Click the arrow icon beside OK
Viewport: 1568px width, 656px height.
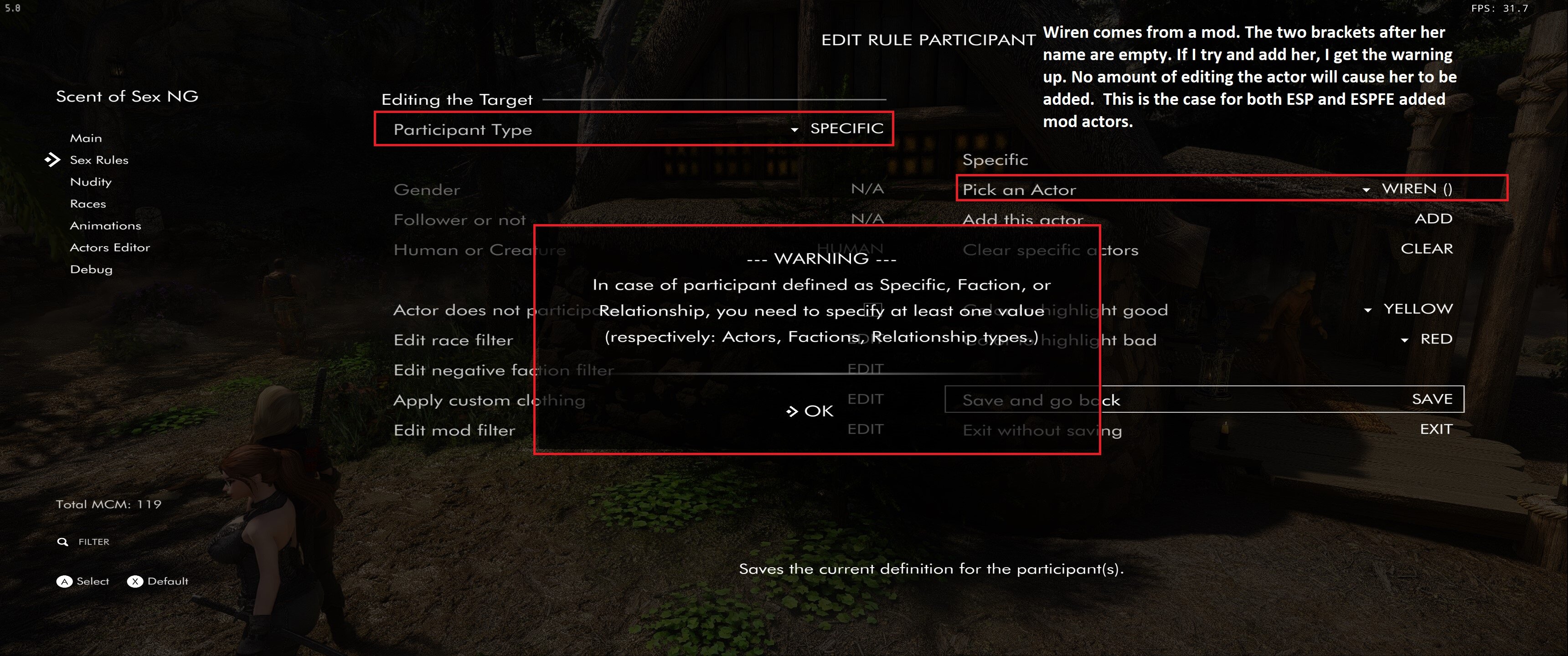[793, 411]
